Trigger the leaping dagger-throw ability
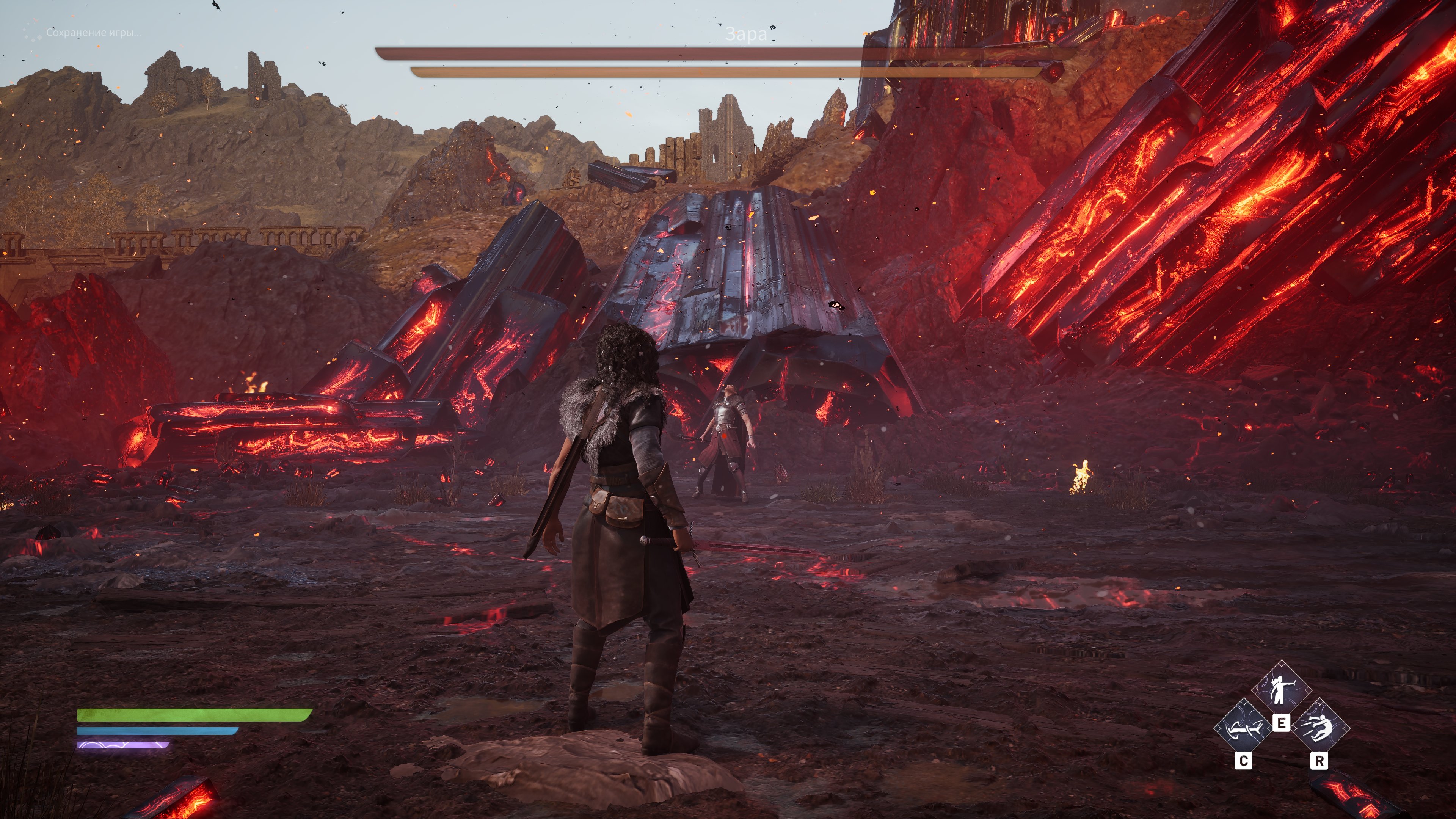Screen dimensions: 1456x819 coord(1319,728)
